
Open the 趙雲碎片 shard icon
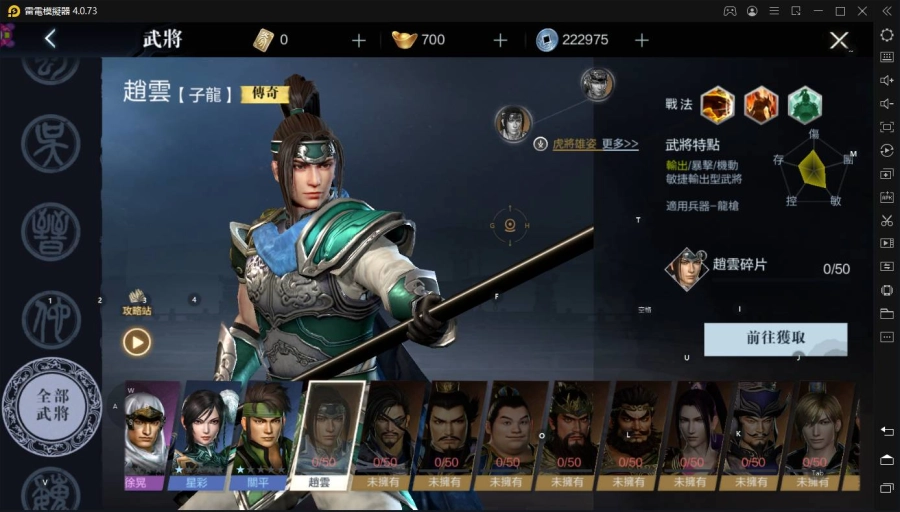coord(687,268)
